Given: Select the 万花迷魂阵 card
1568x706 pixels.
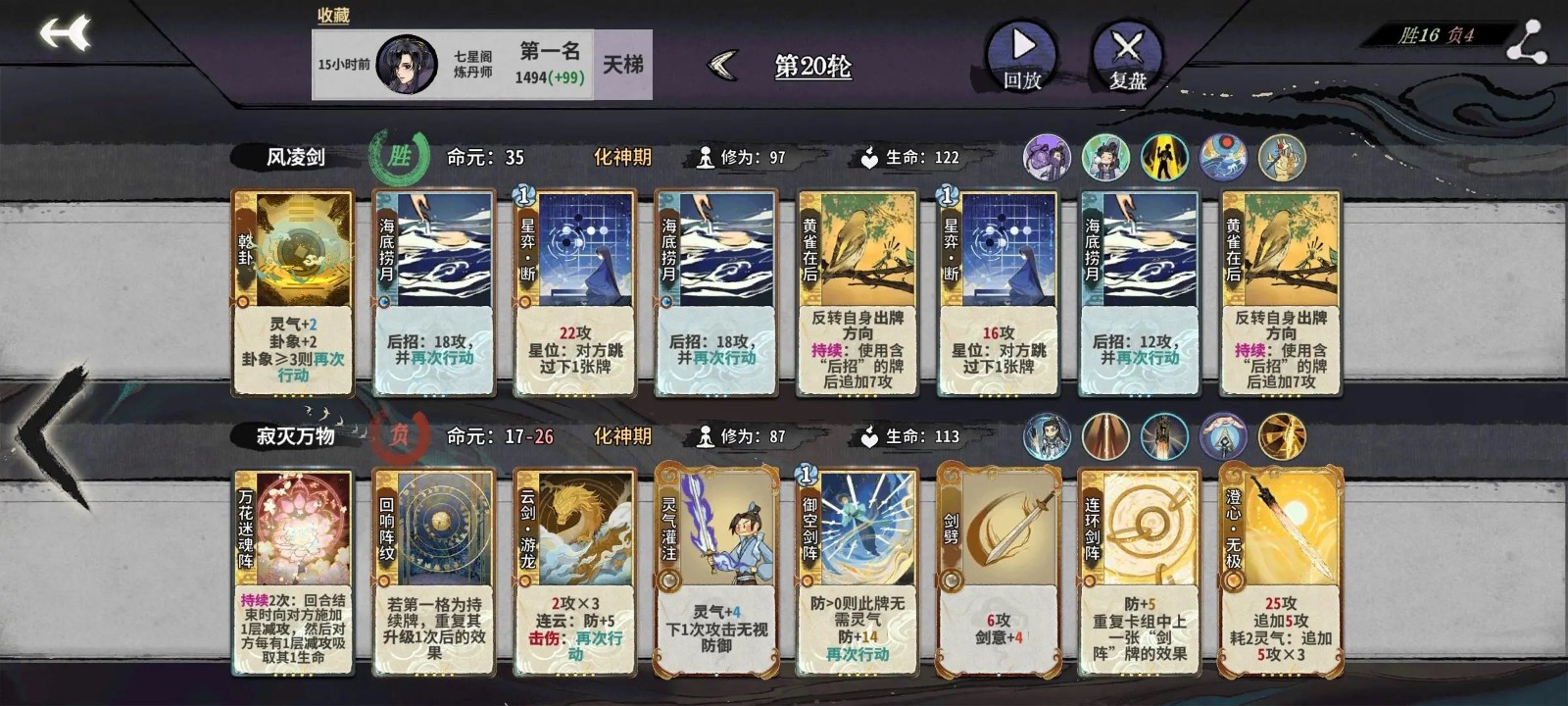Looking at the screenshot, I should (293, 573).
